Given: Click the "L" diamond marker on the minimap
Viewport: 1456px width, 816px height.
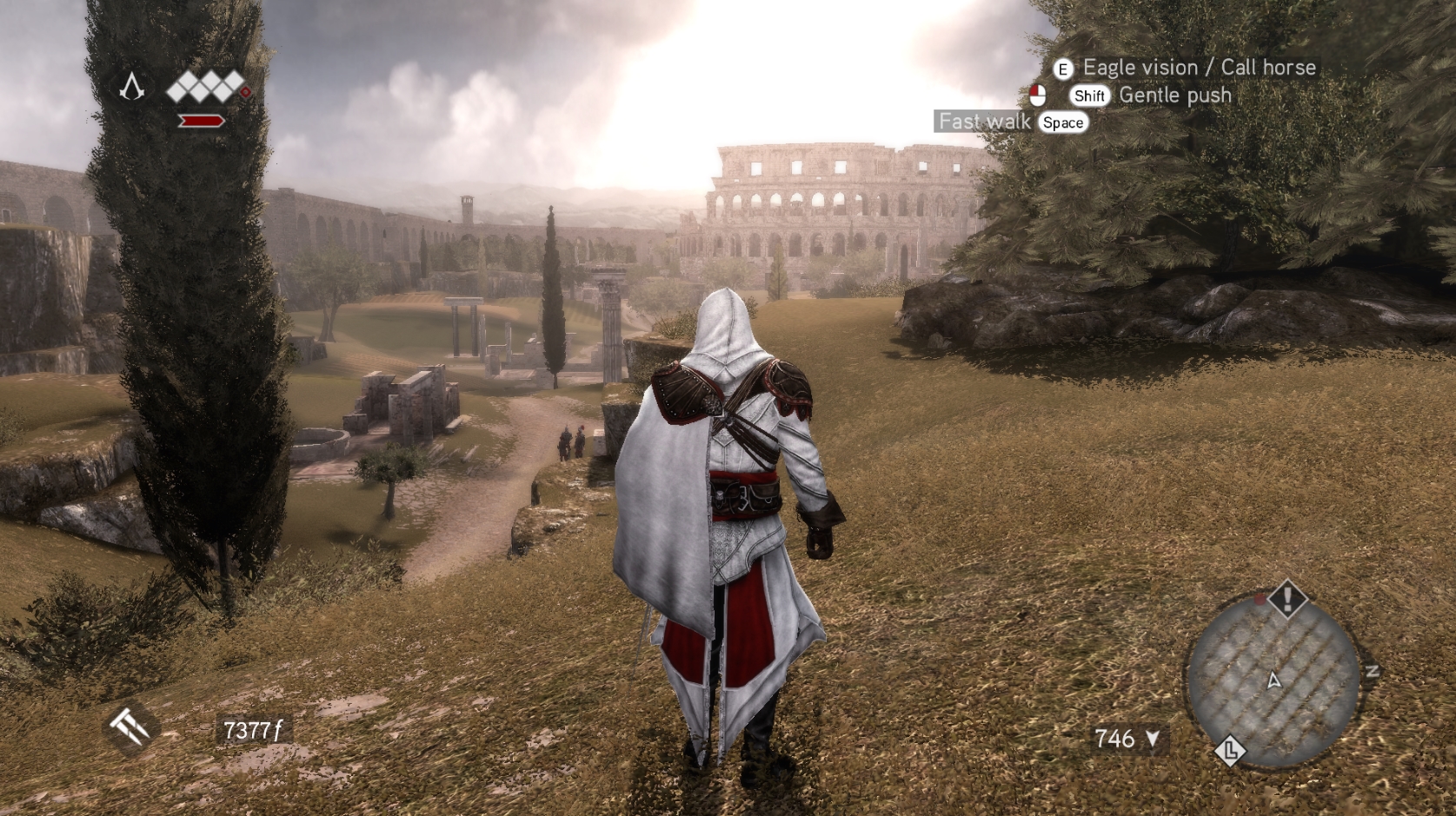Looking at the screenshot, I should [x=1230, y=751].
